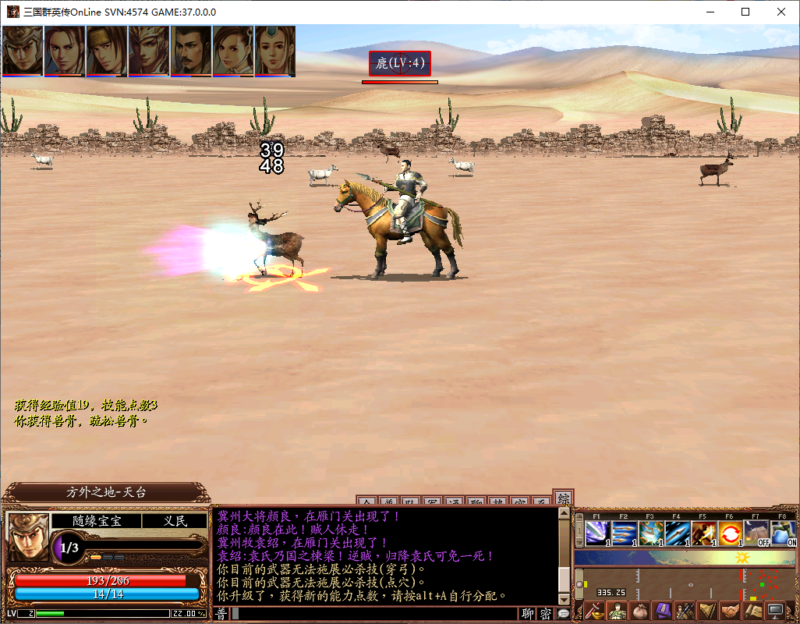Trigger the F4 blue spear skill
The width and height of the screenshot is (800, 624).
click(678, 531)
